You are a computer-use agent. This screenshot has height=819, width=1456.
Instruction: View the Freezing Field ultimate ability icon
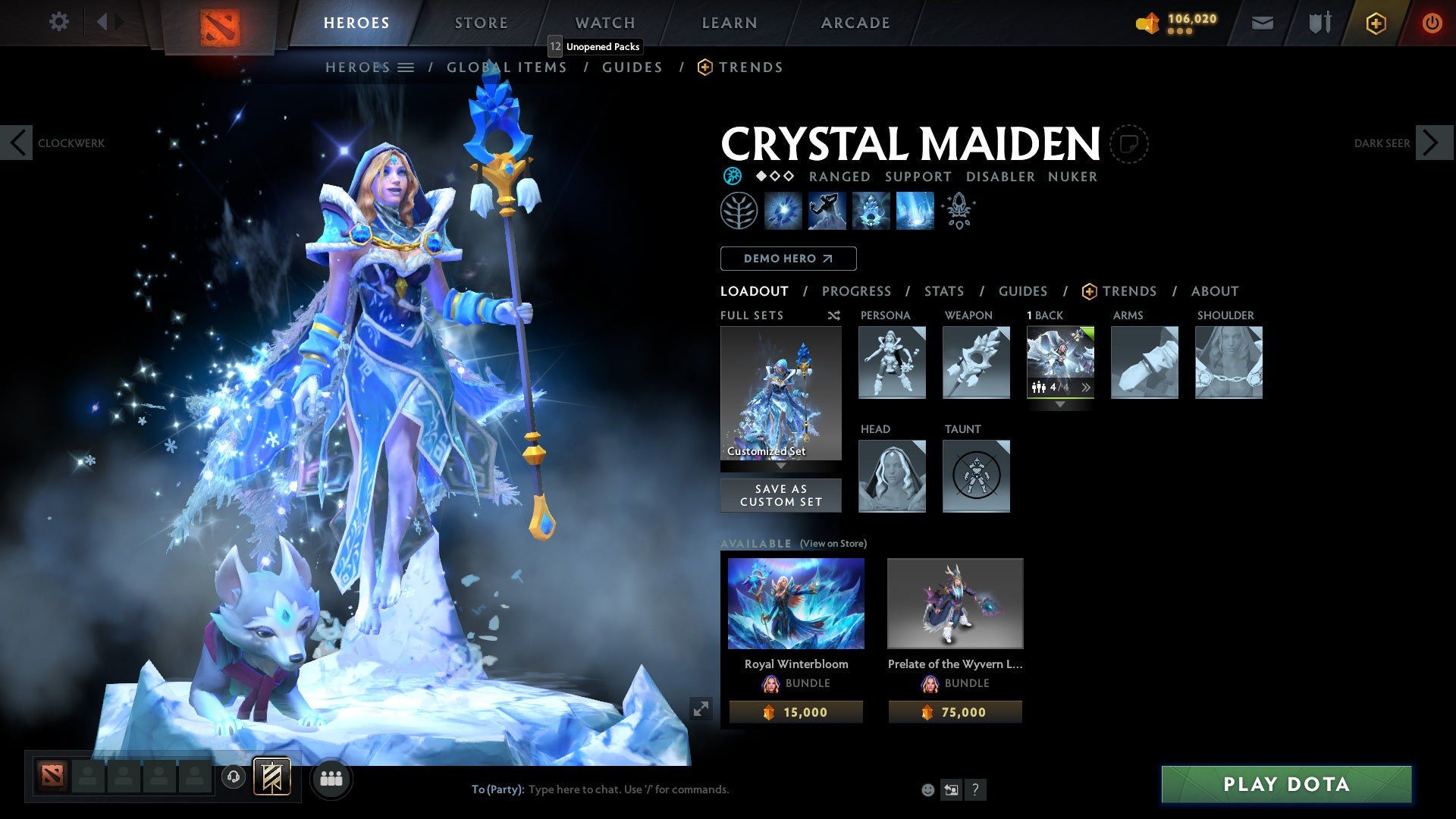[x=914, y=211]
